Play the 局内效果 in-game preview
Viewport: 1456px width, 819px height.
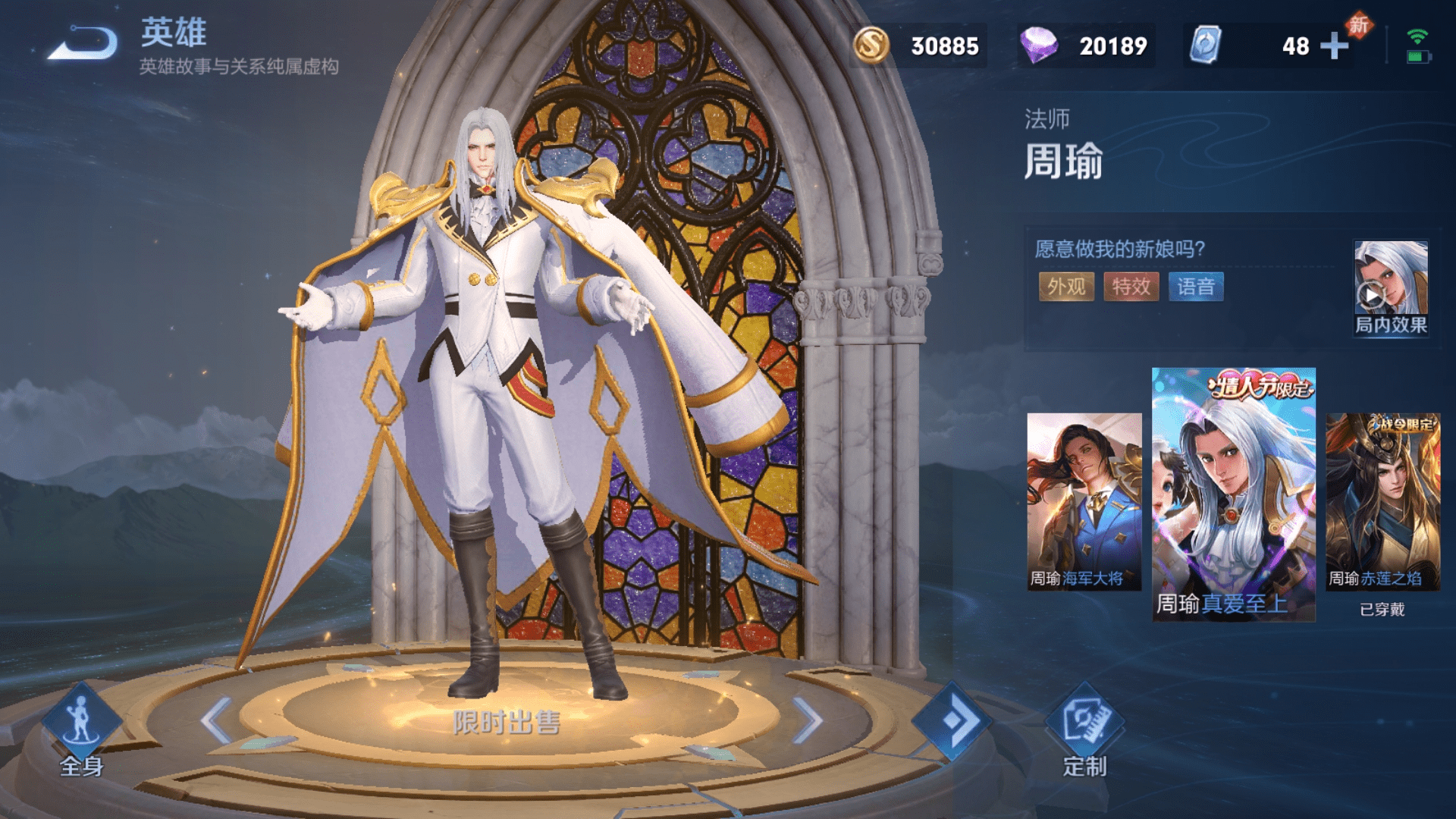[x=1391, y=288]
